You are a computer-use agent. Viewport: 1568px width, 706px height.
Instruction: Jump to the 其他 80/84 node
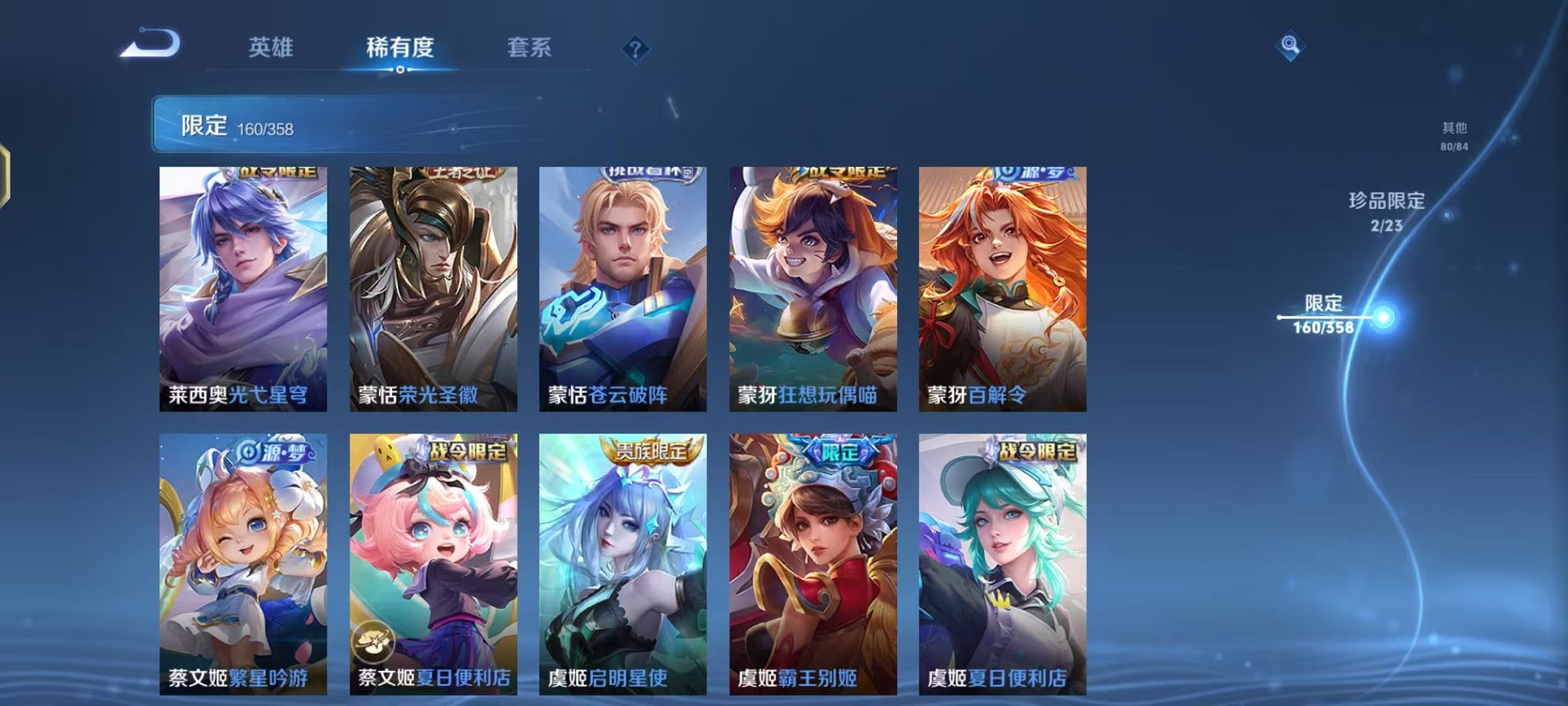[x=1454, y=138]
